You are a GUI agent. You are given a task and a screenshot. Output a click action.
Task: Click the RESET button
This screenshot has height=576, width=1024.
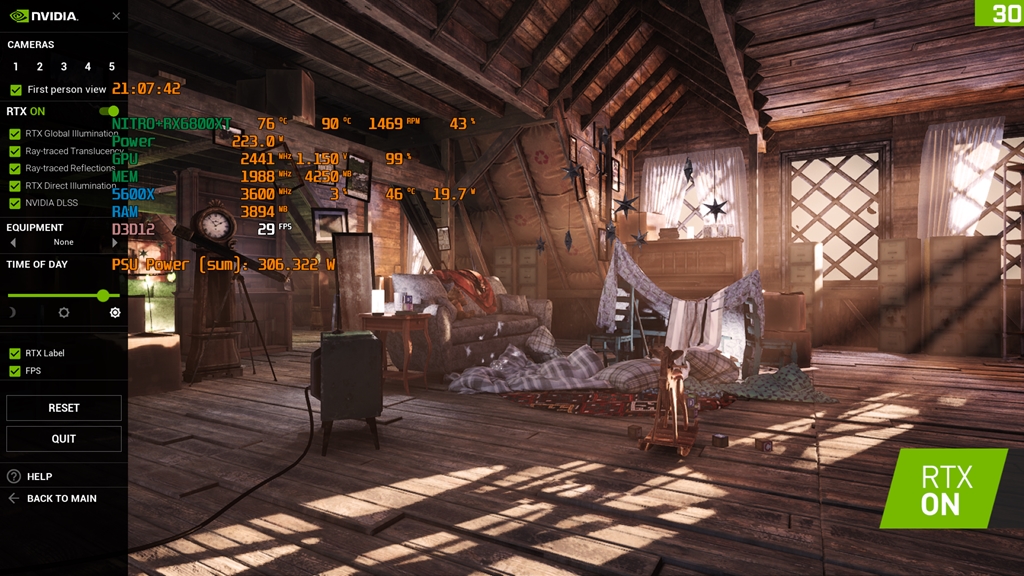64,408
